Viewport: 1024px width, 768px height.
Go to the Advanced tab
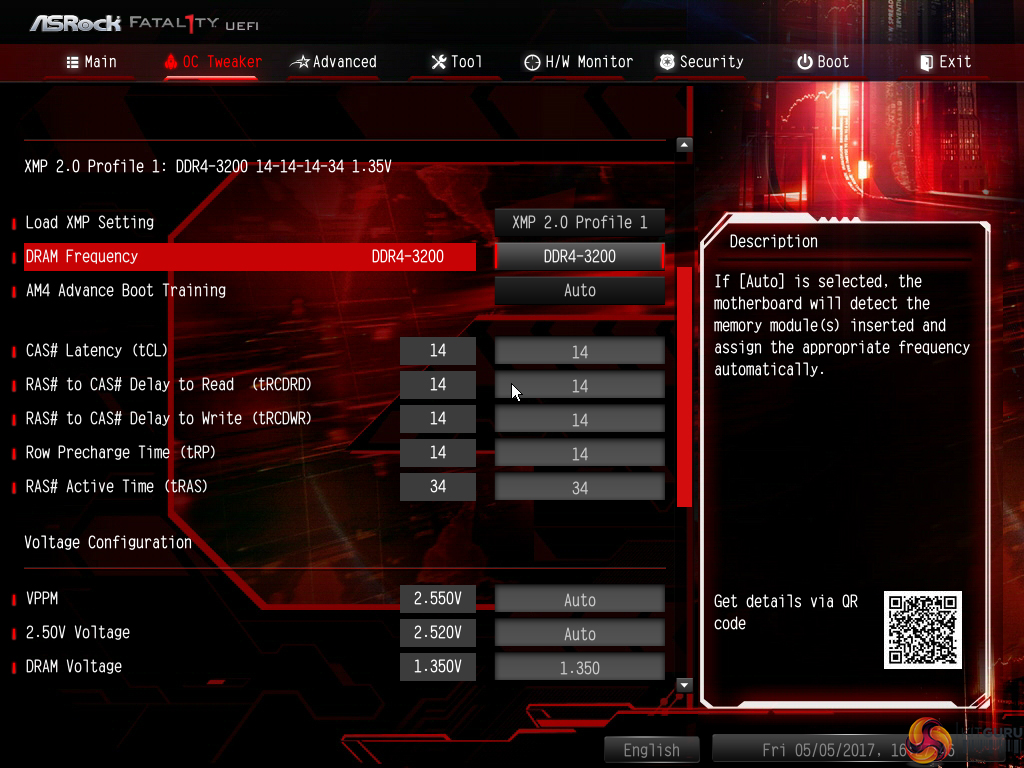[333, 62]
